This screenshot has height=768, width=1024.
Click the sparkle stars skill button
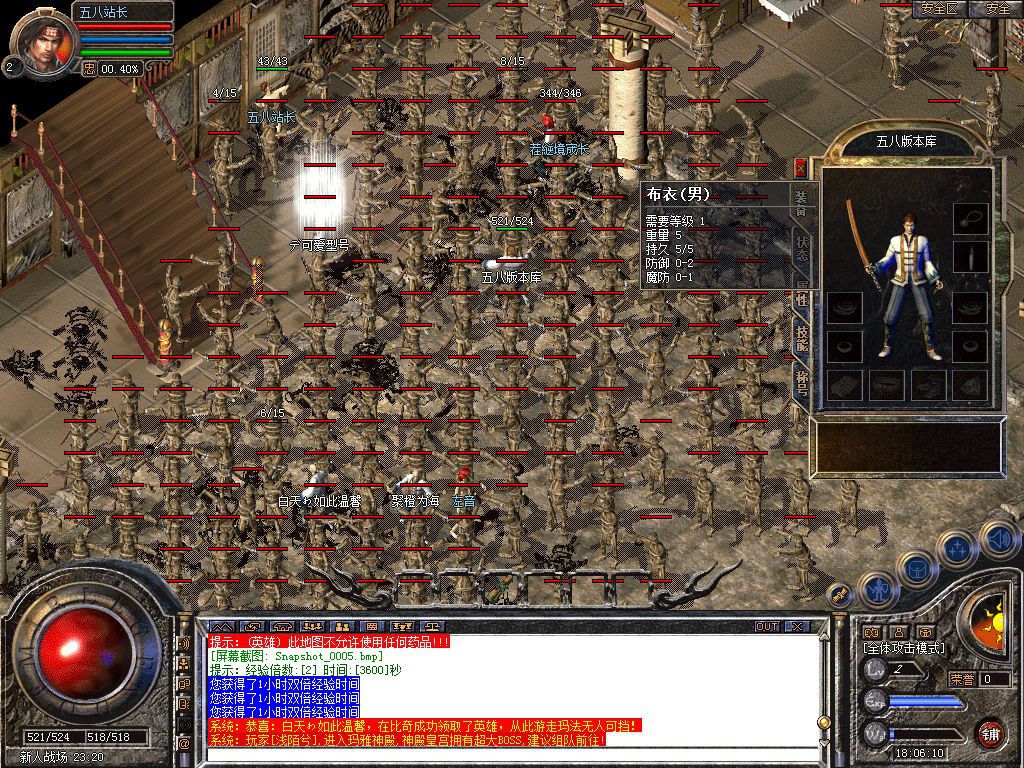[x=957, y=549]
